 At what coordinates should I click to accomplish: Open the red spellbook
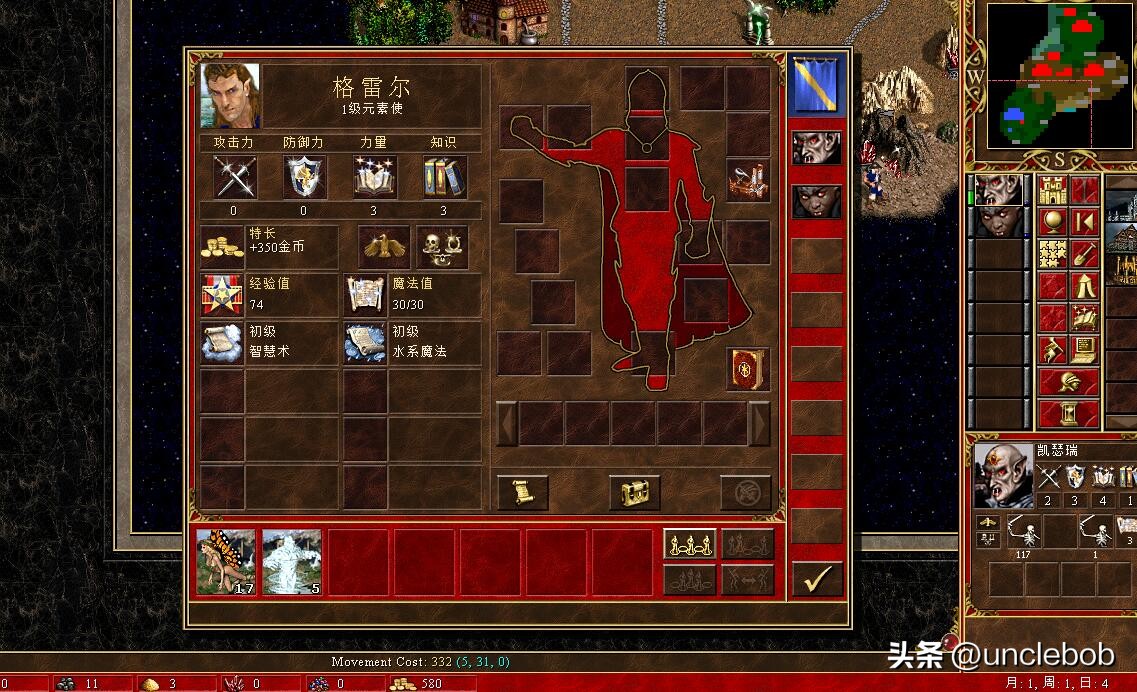[746, 368]
